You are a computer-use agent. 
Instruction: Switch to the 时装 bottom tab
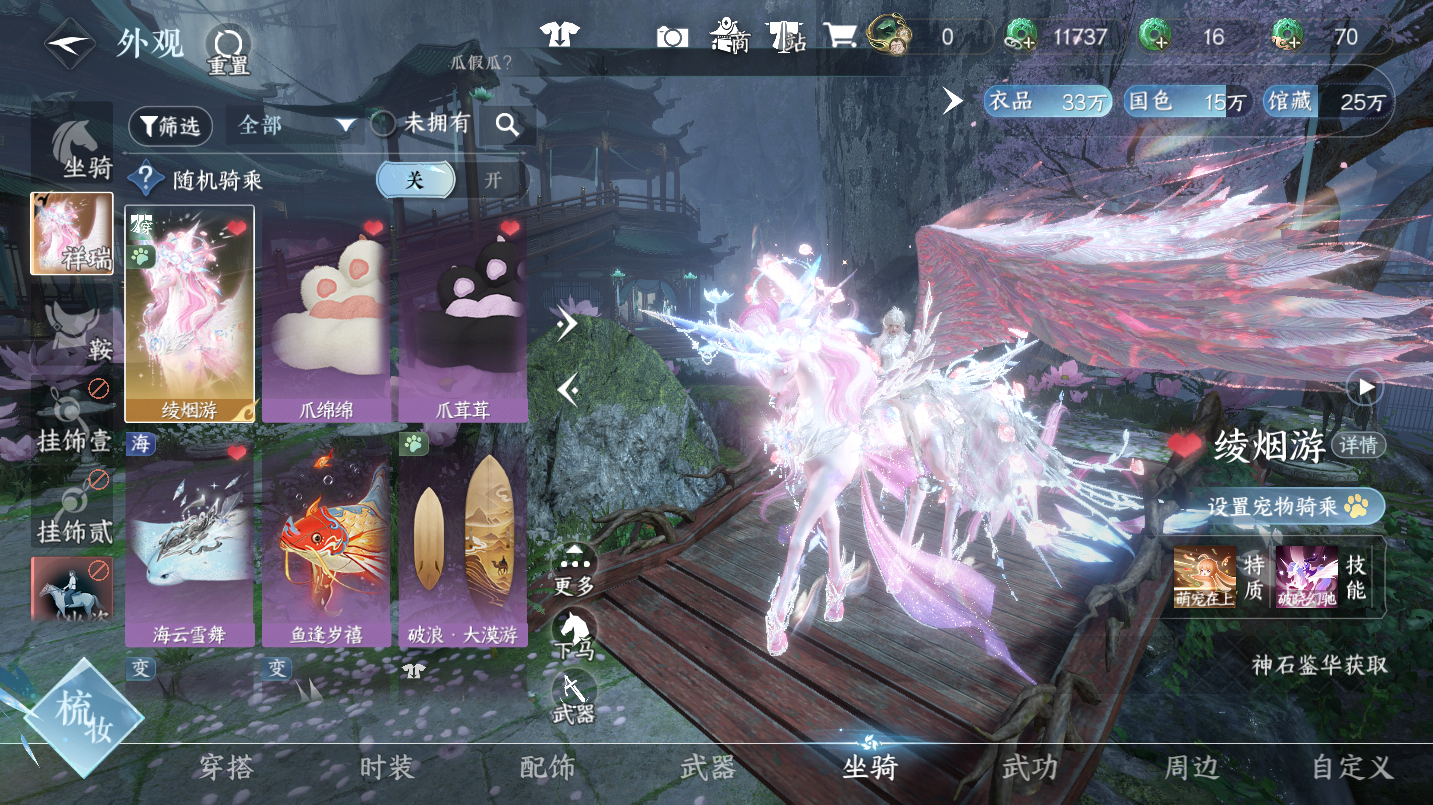point(386,768)
